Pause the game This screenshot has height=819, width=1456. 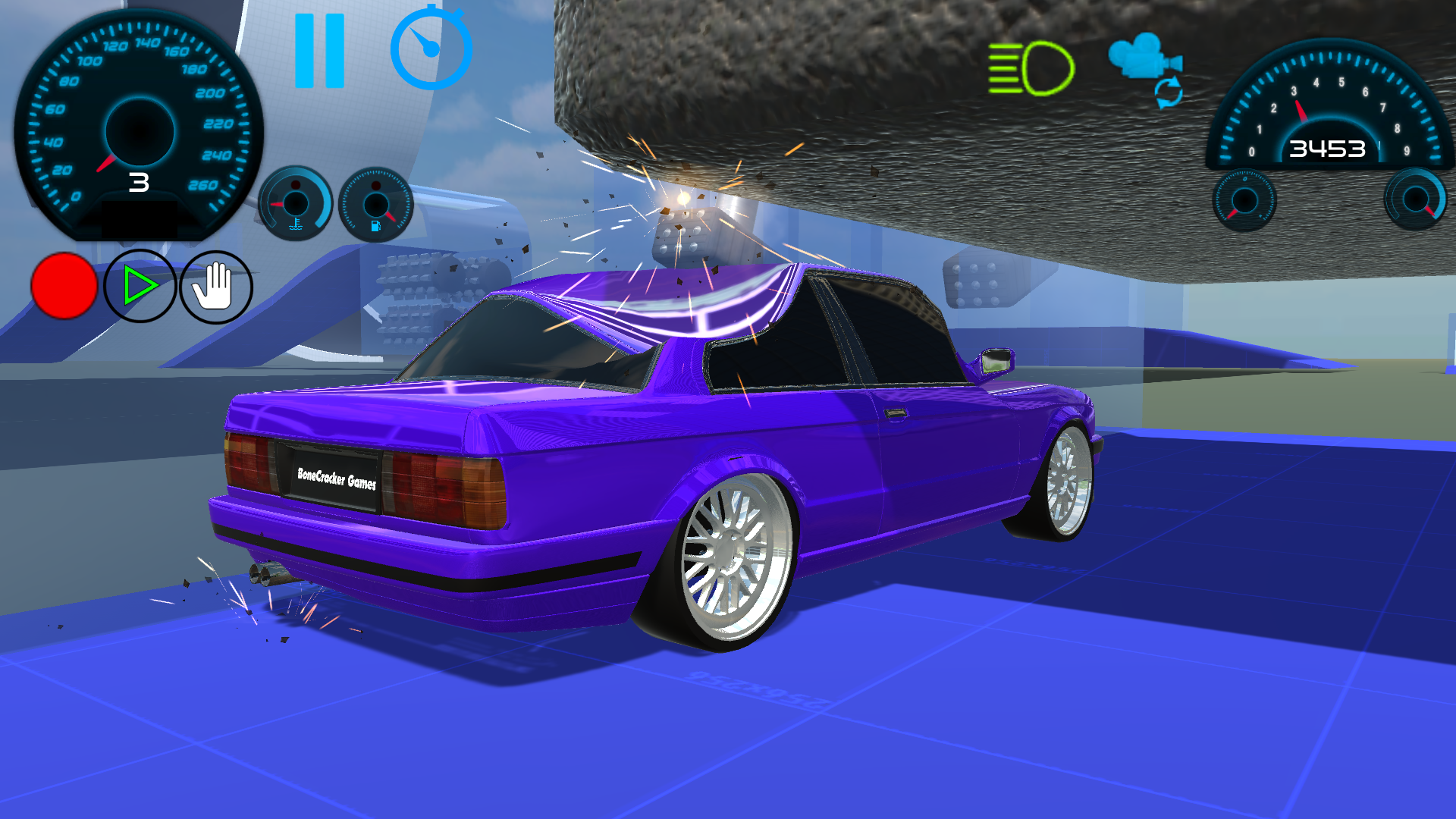(x=321, y=52)
